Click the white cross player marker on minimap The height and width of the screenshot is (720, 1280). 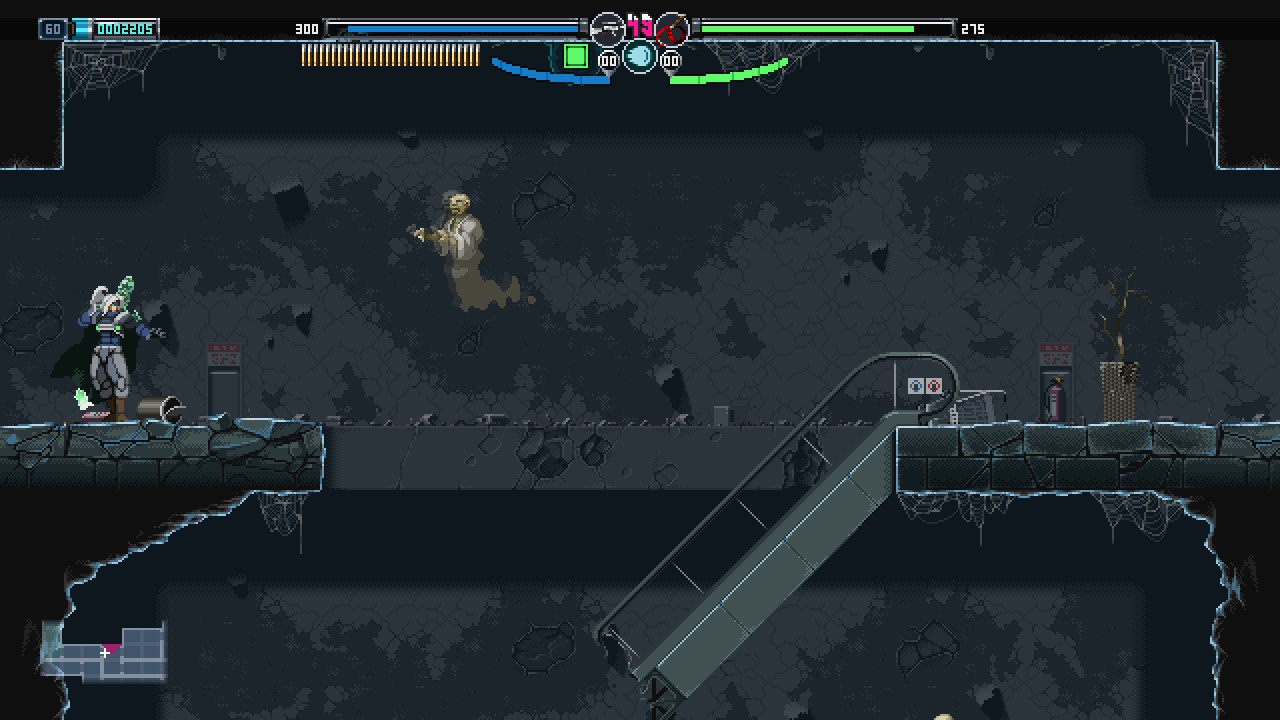[105, 653]
